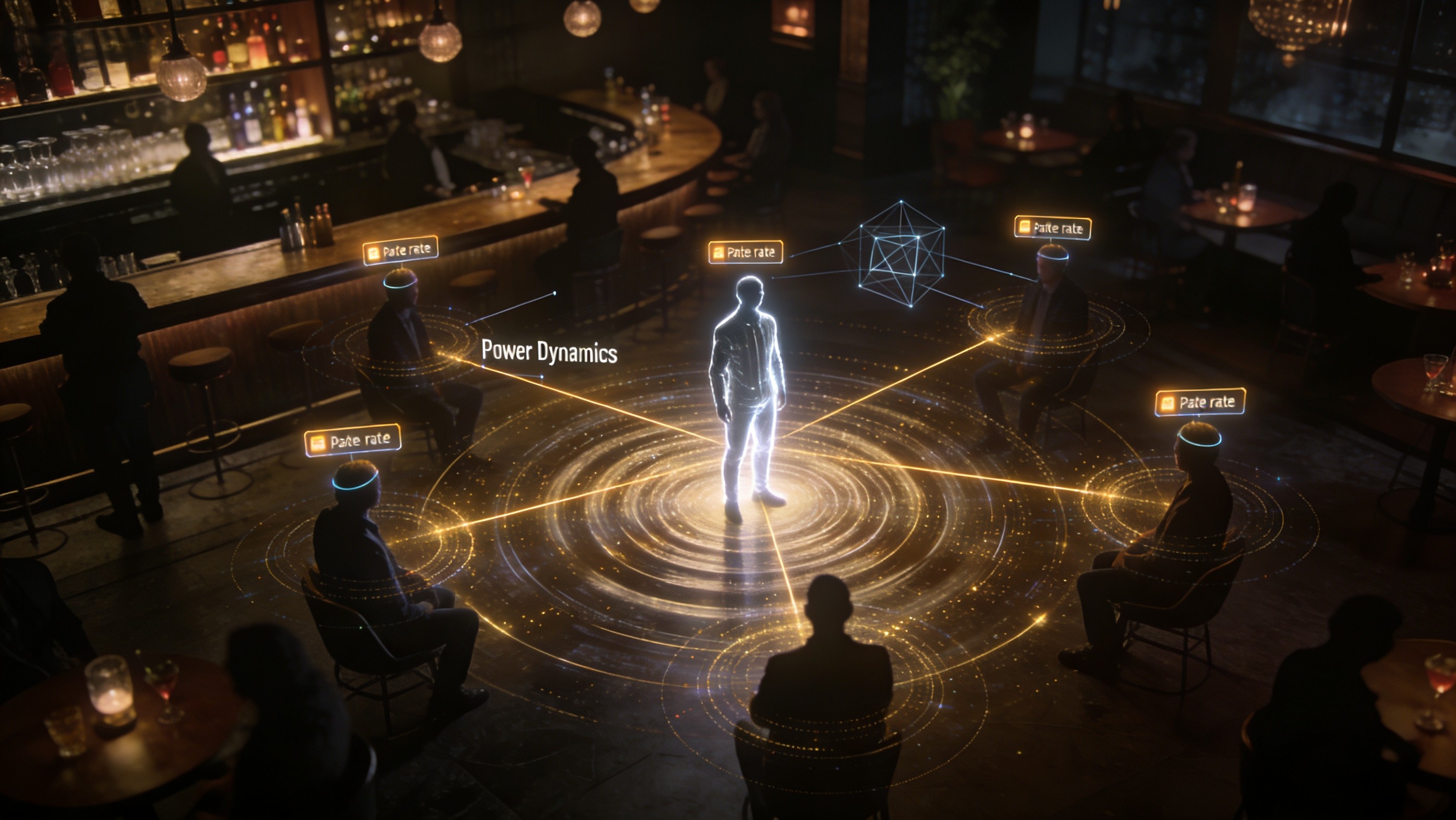The height and width of the screenshot is (820, 1456).
Task: Select the Power Dynamics label
Action: (x=549, y=352)
